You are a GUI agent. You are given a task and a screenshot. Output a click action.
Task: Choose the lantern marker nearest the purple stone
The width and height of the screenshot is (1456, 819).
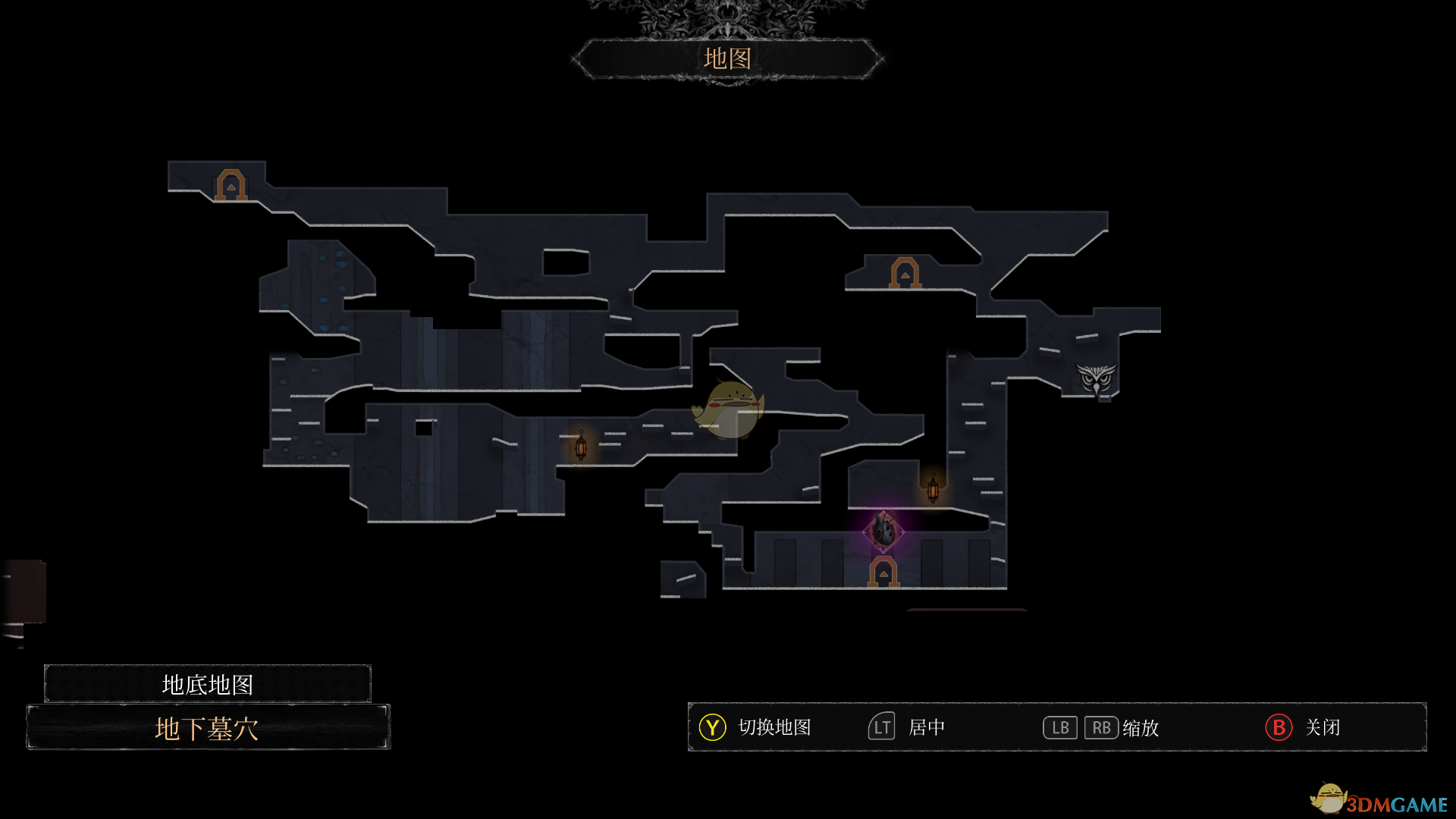(x=933, y=488)
